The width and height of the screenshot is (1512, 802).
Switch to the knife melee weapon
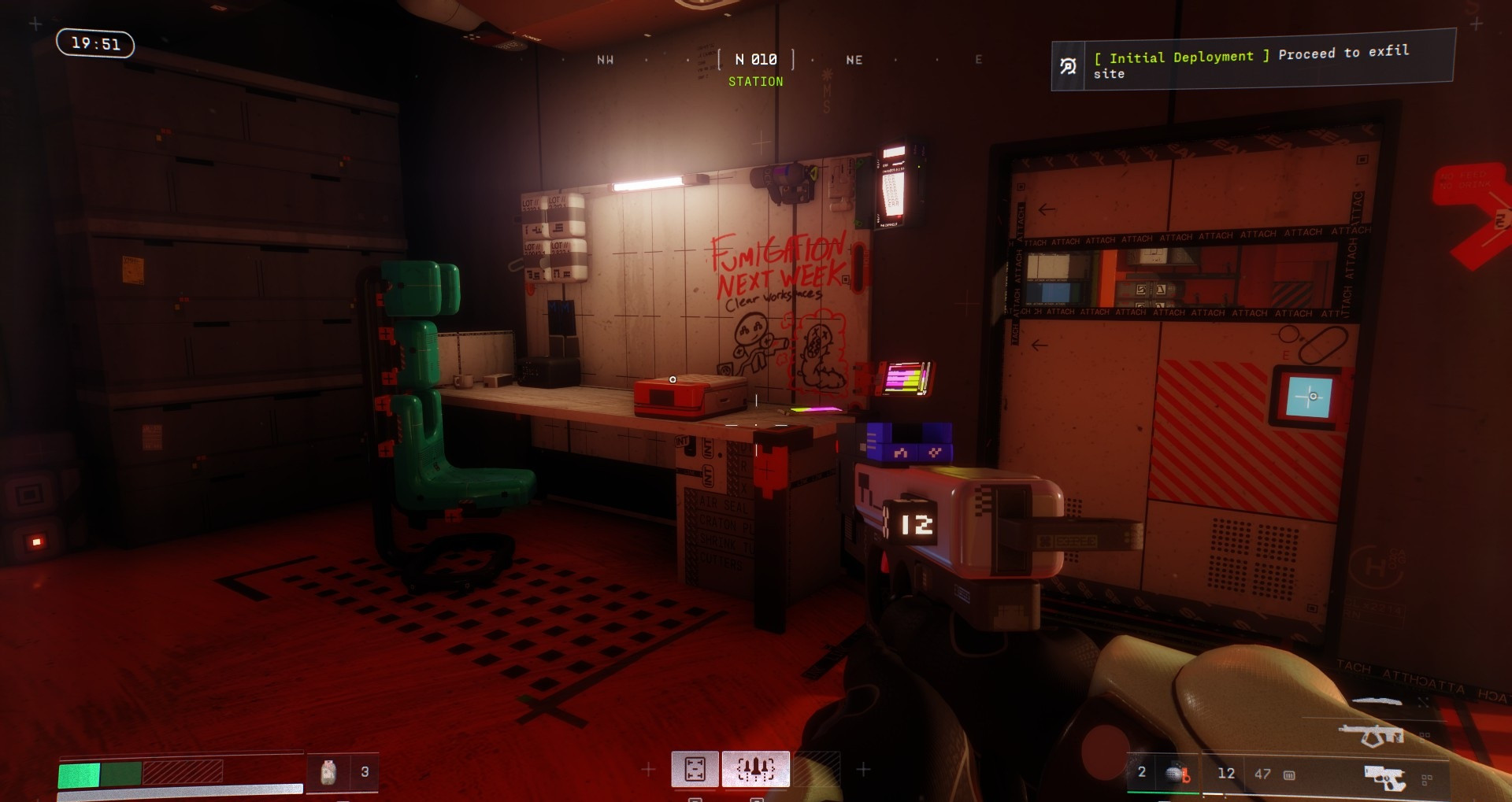tap(1378, 700)
